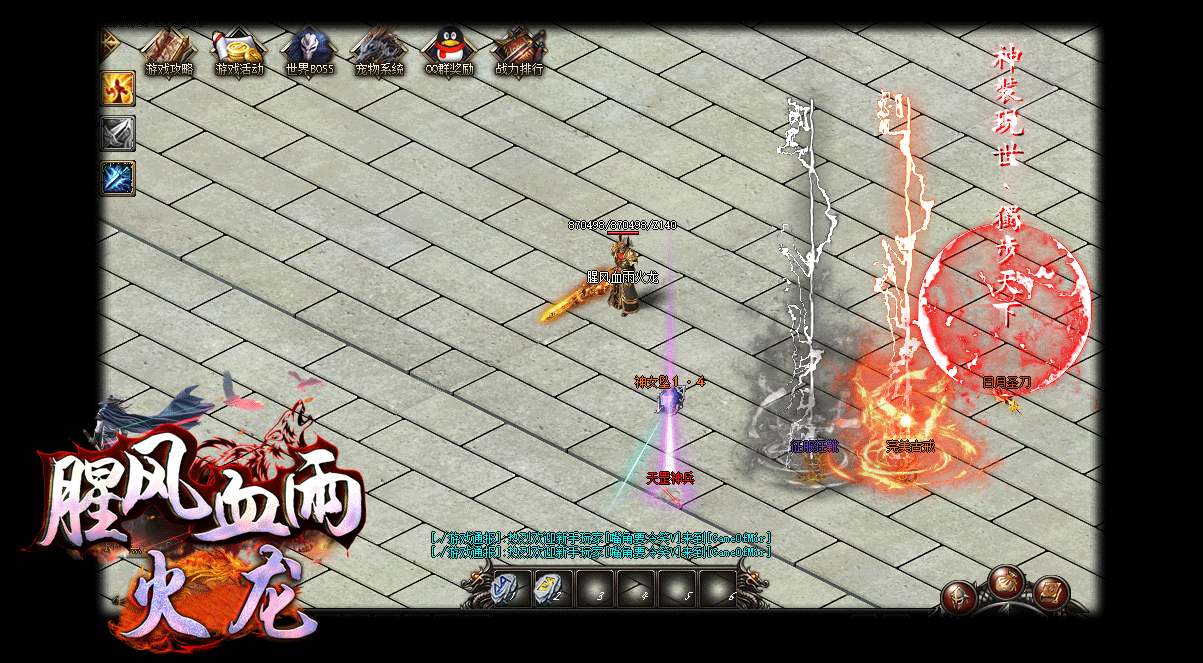Open the 世界BOSS menu
This screenshot has height=663, width=1203.
309,52
